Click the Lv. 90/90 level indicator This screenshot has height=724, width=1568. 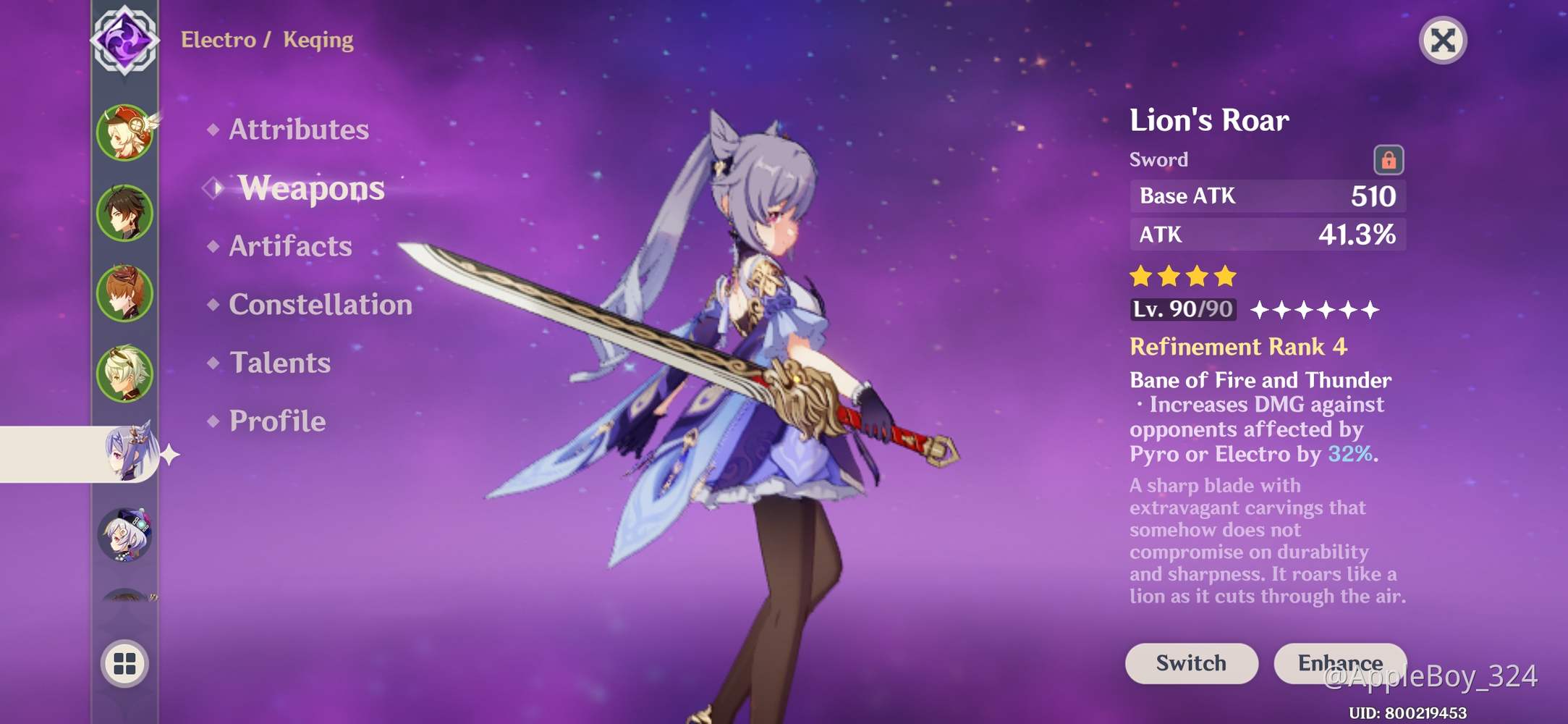(1182, 310)
